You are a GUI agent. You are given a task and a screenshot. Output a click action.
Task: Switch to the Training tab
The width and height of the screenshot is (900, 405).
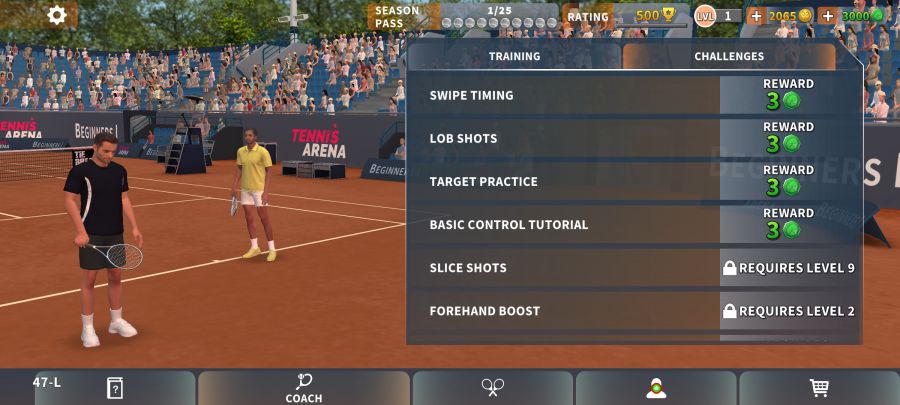514,57
